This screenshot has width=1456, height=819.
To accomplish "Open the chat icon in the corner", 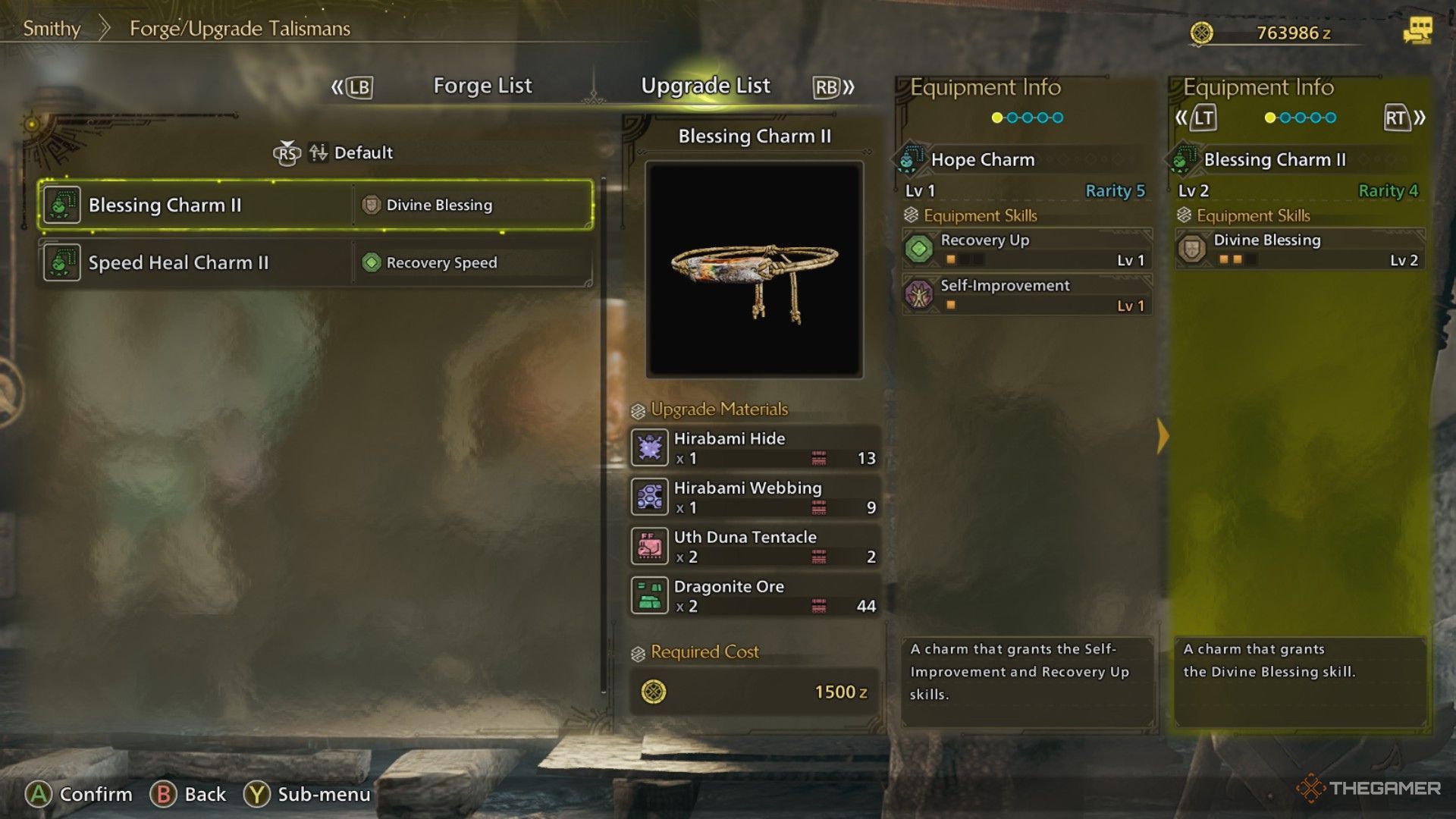I will coord(1417,31).
